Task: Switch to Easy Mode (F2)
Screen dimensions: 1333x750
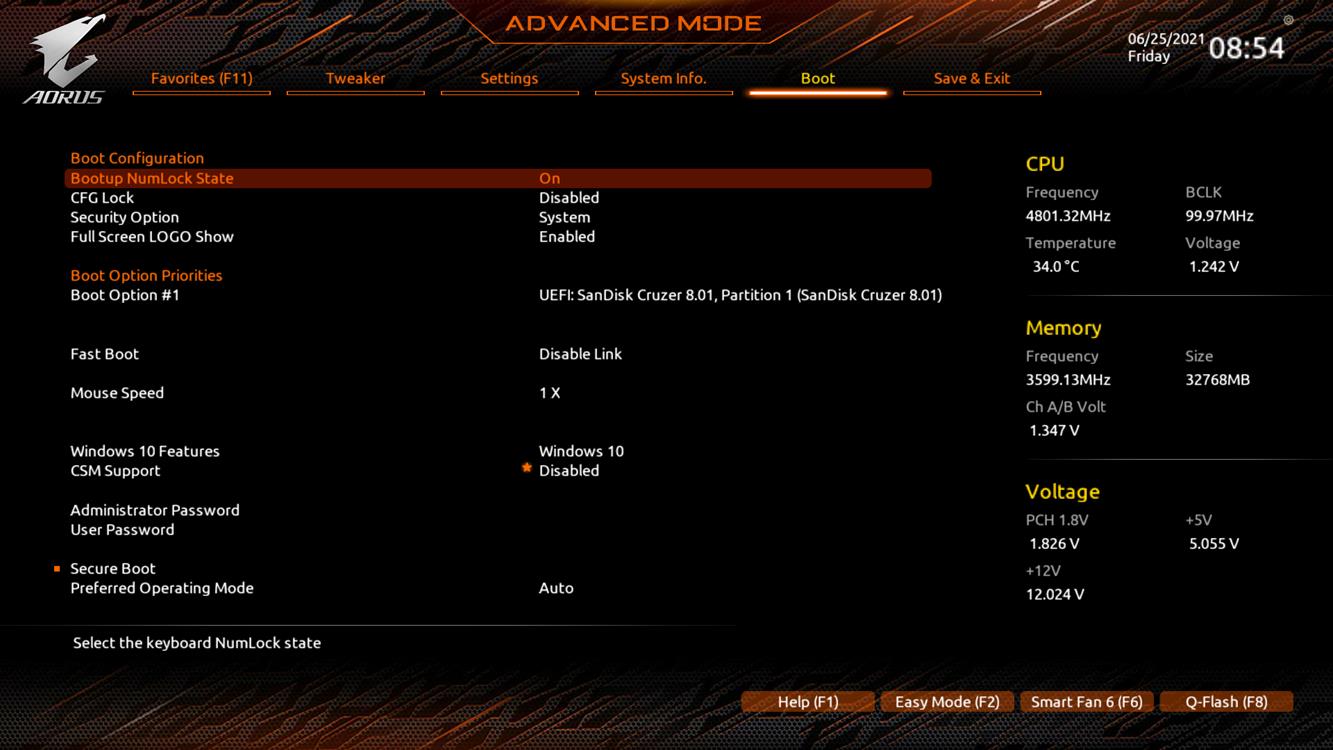Action: pyautogui.click(x=947, y=702)
